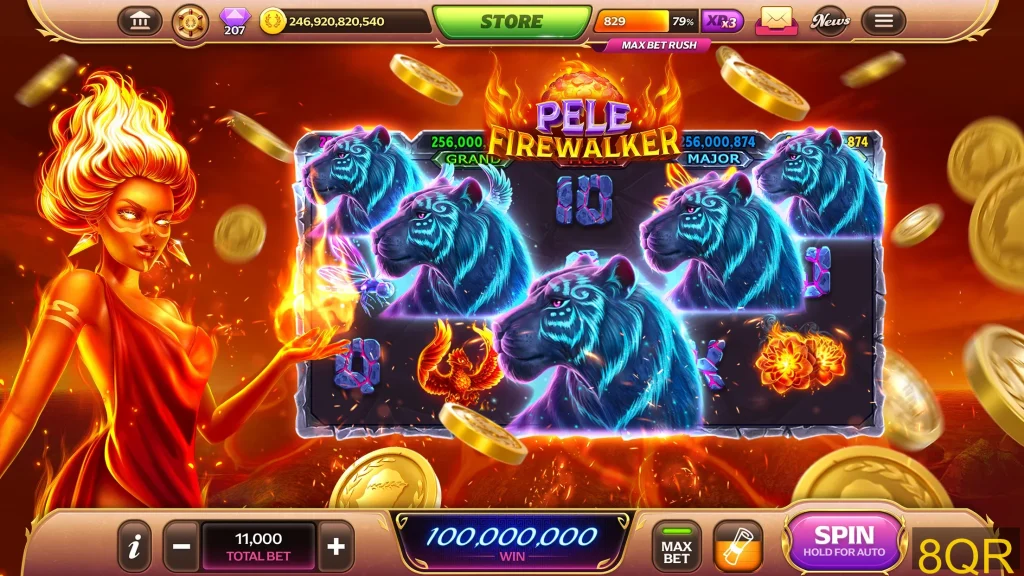Set the bet to MAX BET
Screen dimensions: 1024x576
coord(677,546)
